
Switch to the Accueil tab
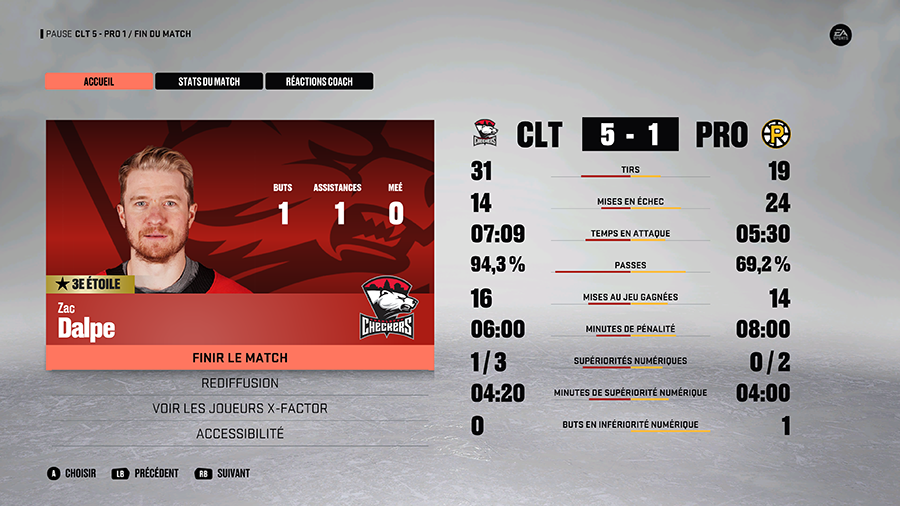tap(99, 81)
